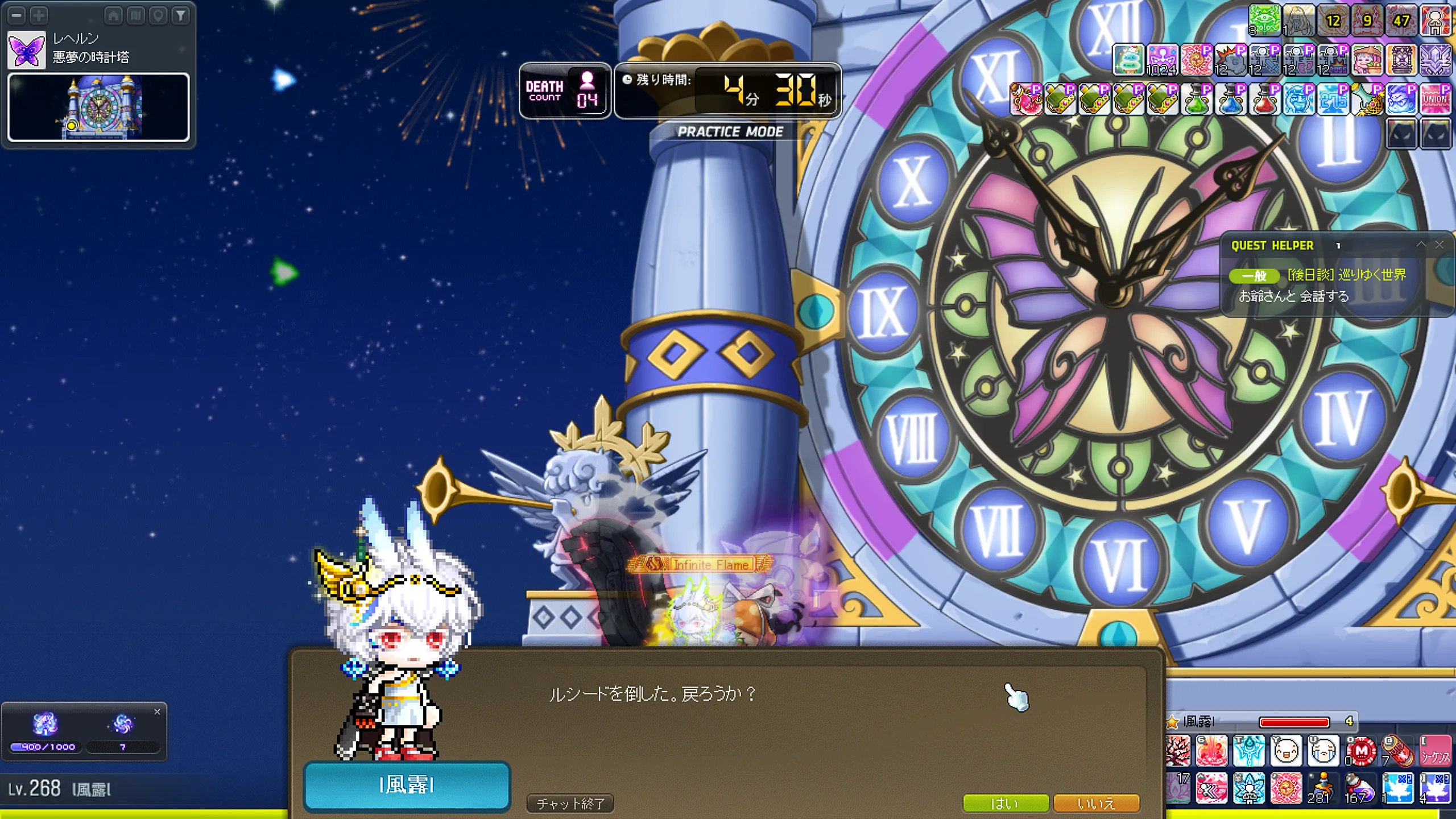Close the small skill gauge widget

coord(157,712)
